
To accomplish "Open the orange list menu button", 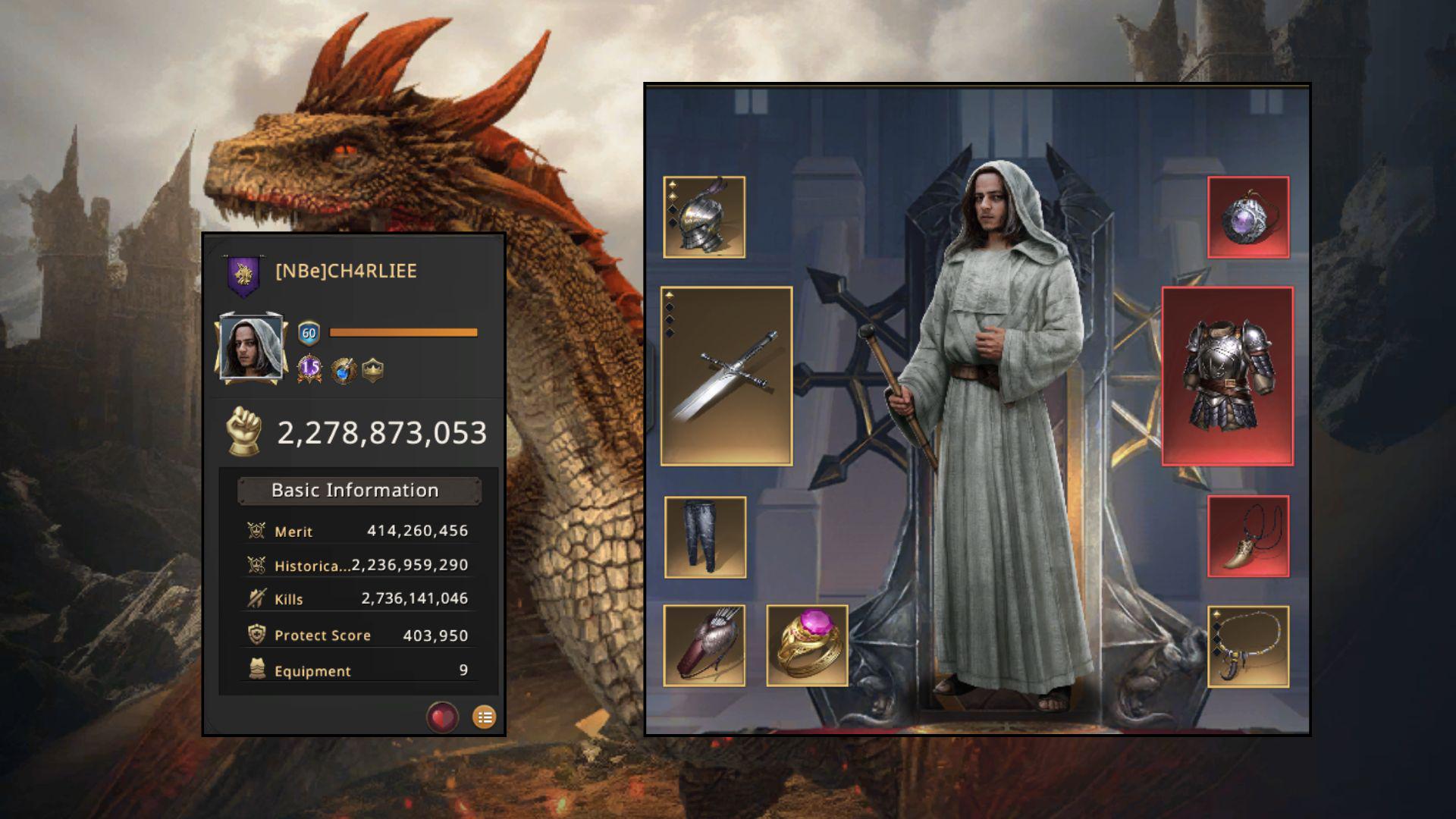I will click(485, 717).
